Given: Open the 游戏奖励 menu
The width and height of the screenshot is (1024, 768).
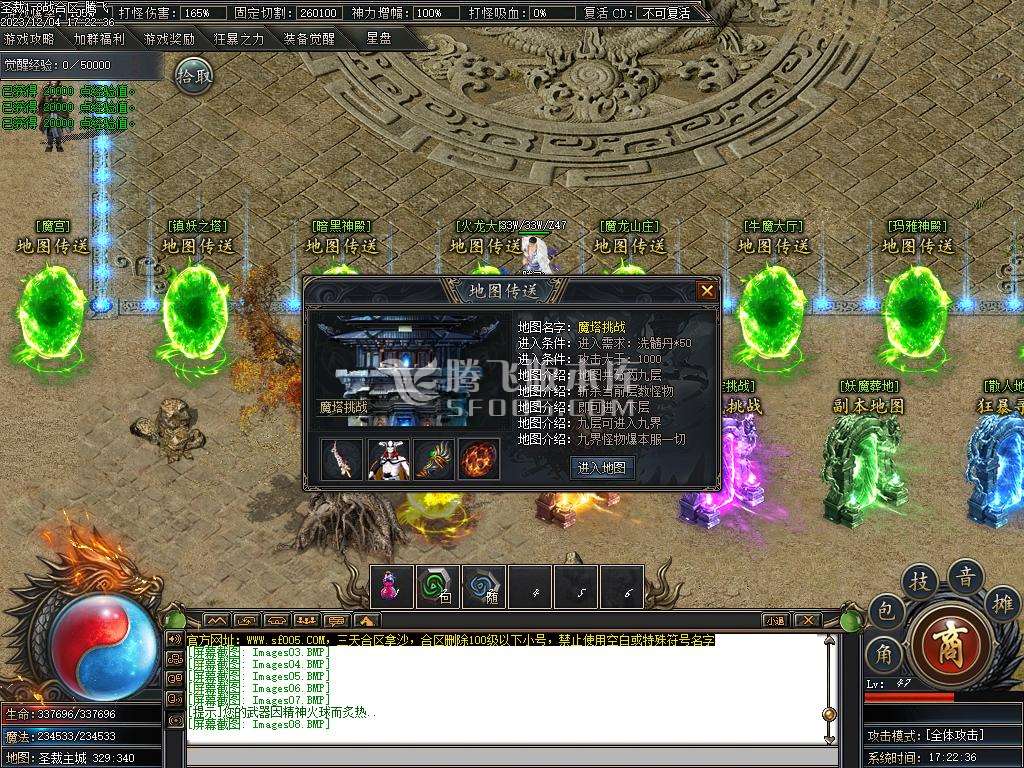Looking at the screenshot, I should 169,40.
